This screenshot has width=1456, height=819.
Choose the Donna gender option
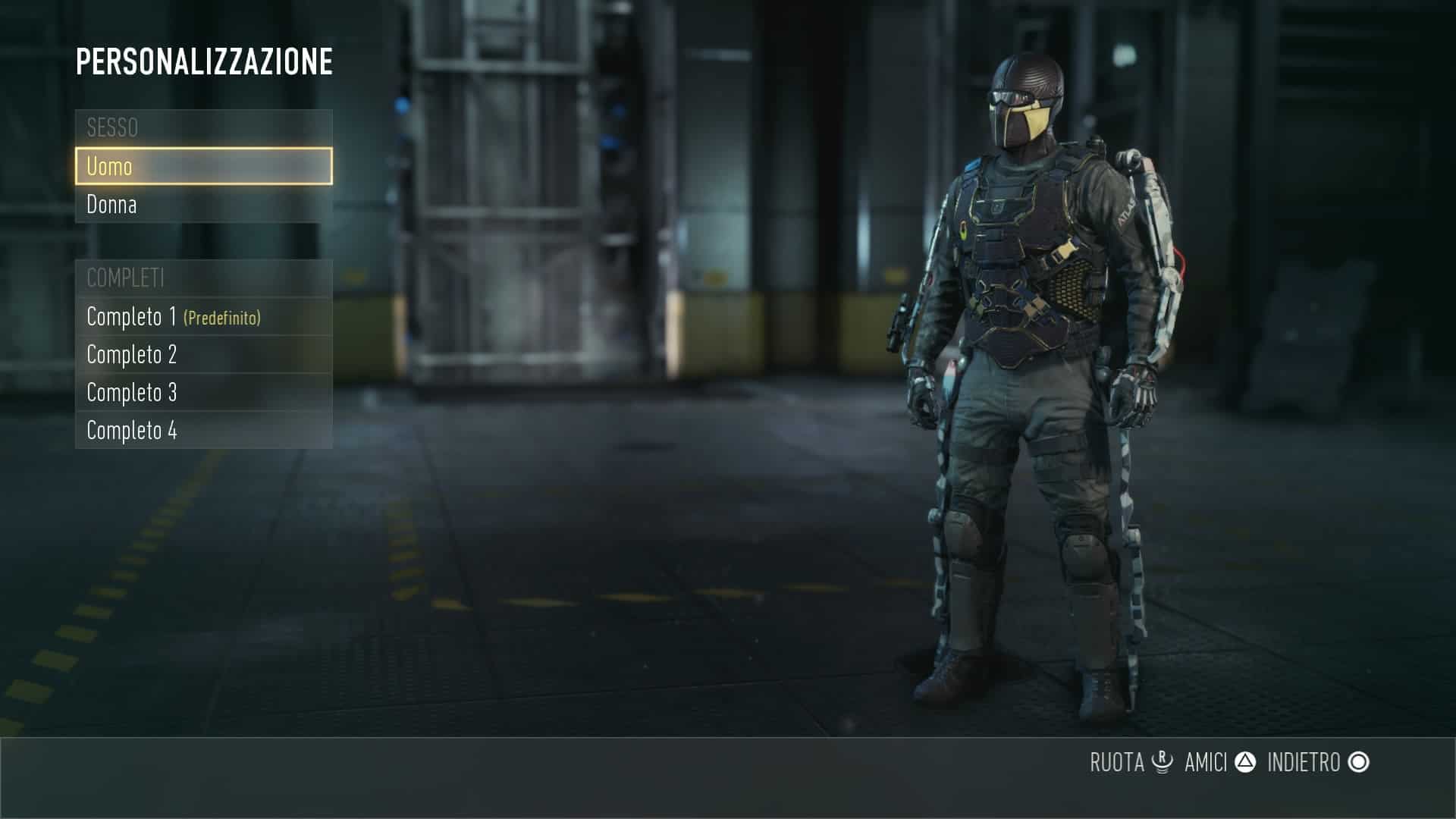(203, 204)
